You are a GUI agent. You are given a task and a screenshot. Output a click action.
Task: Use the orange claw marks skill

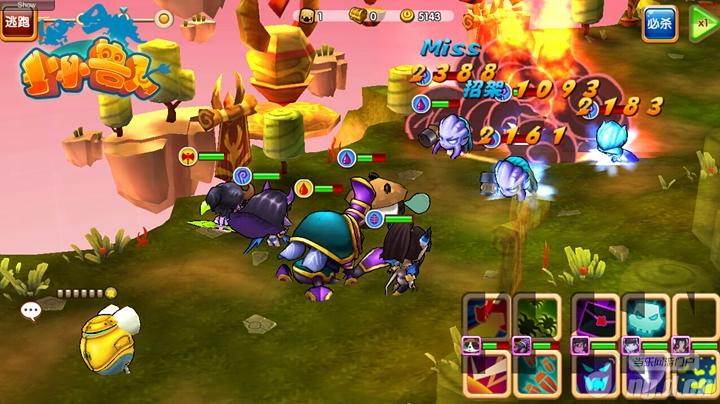pos(537,378)
